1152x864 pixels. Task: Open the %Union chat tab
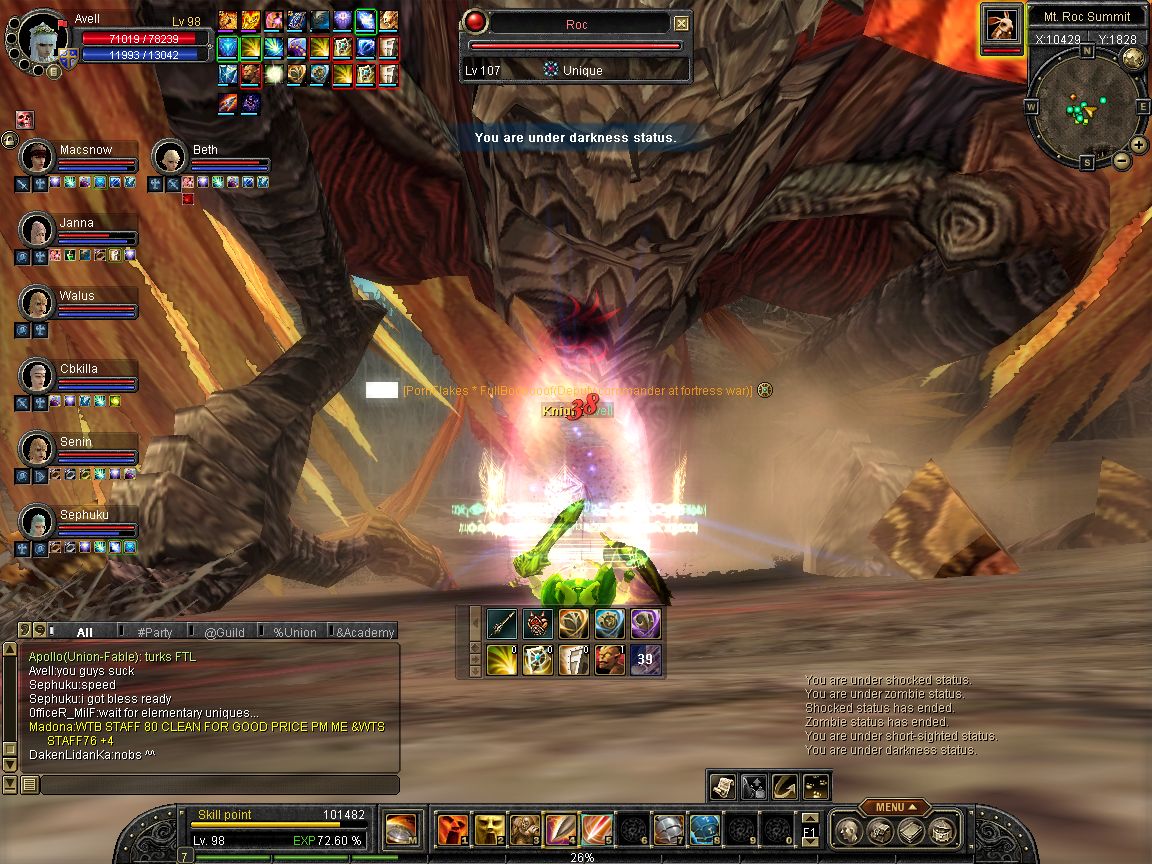294,632
